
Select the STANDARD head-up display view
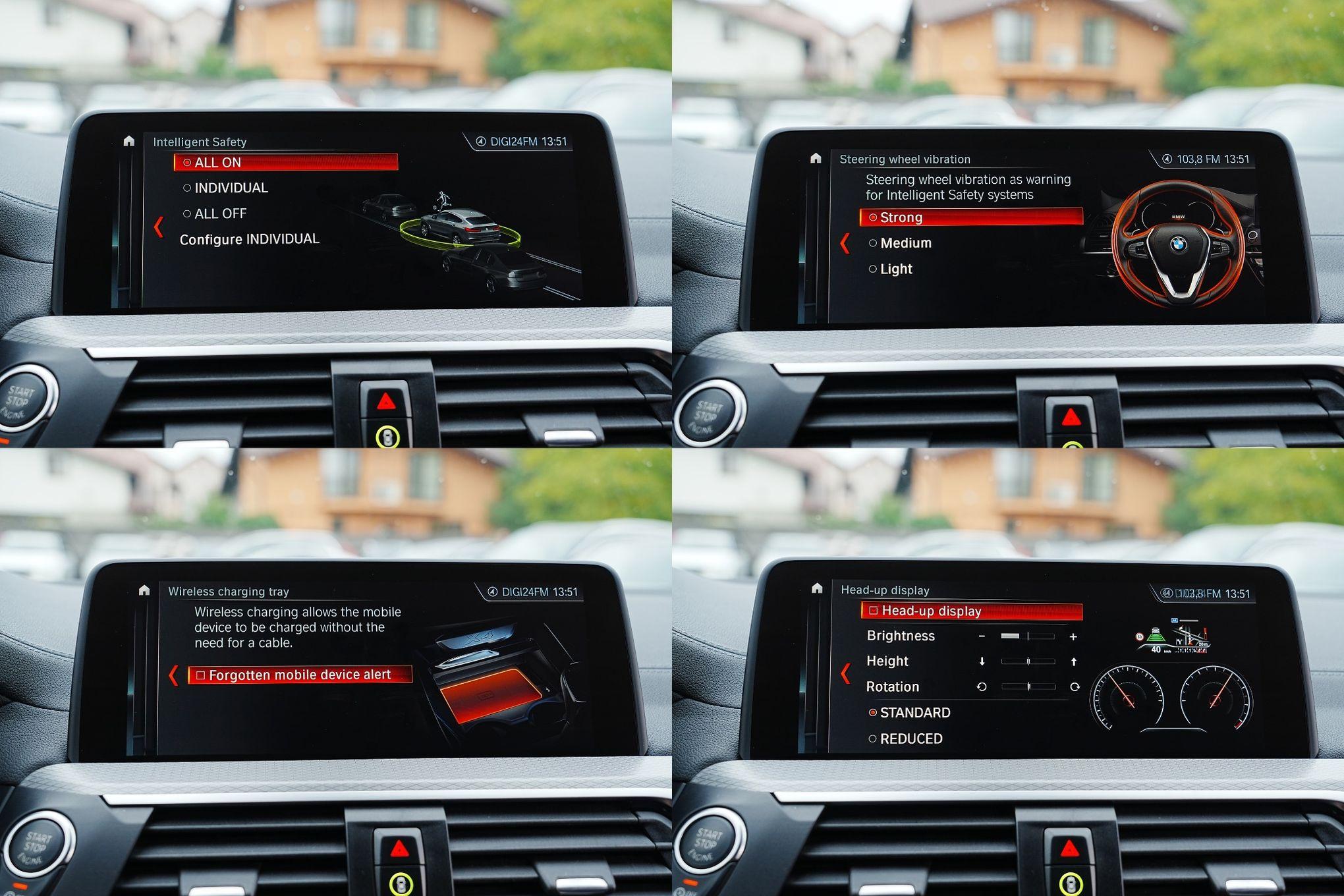914,713
